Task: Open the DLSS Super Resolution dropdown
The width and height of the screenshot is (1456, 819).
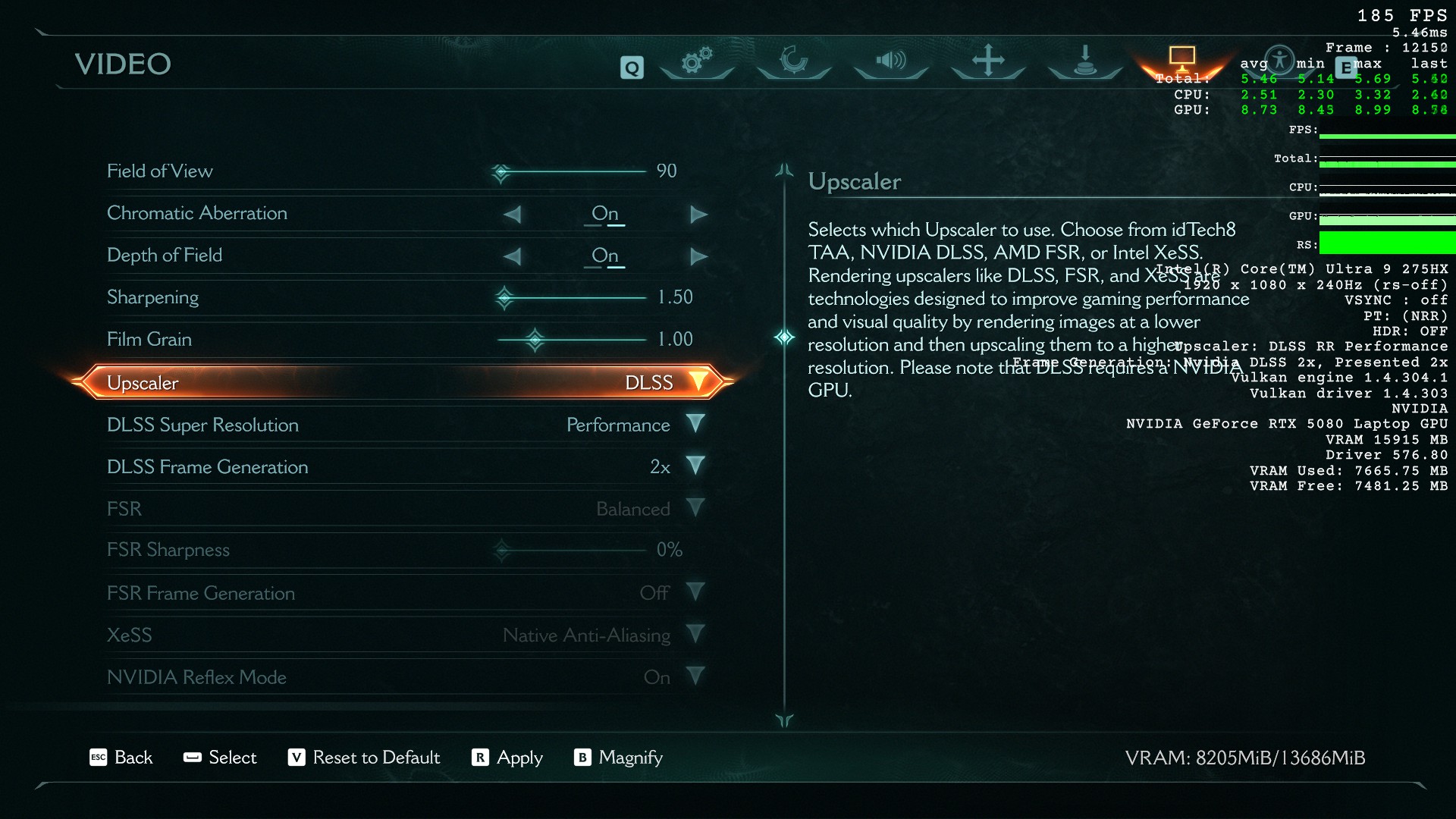Action: 695,424
